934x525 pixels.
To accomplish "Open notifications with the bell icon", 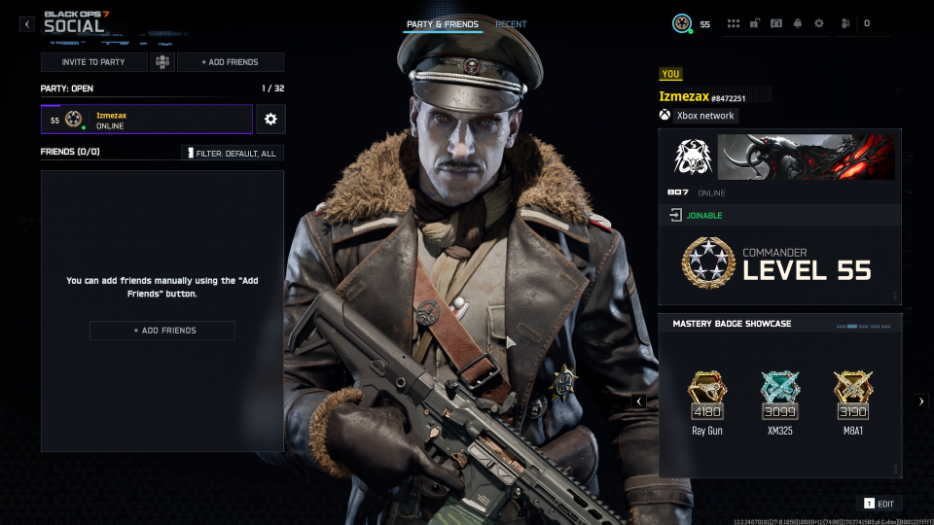I will click(798, 24).
